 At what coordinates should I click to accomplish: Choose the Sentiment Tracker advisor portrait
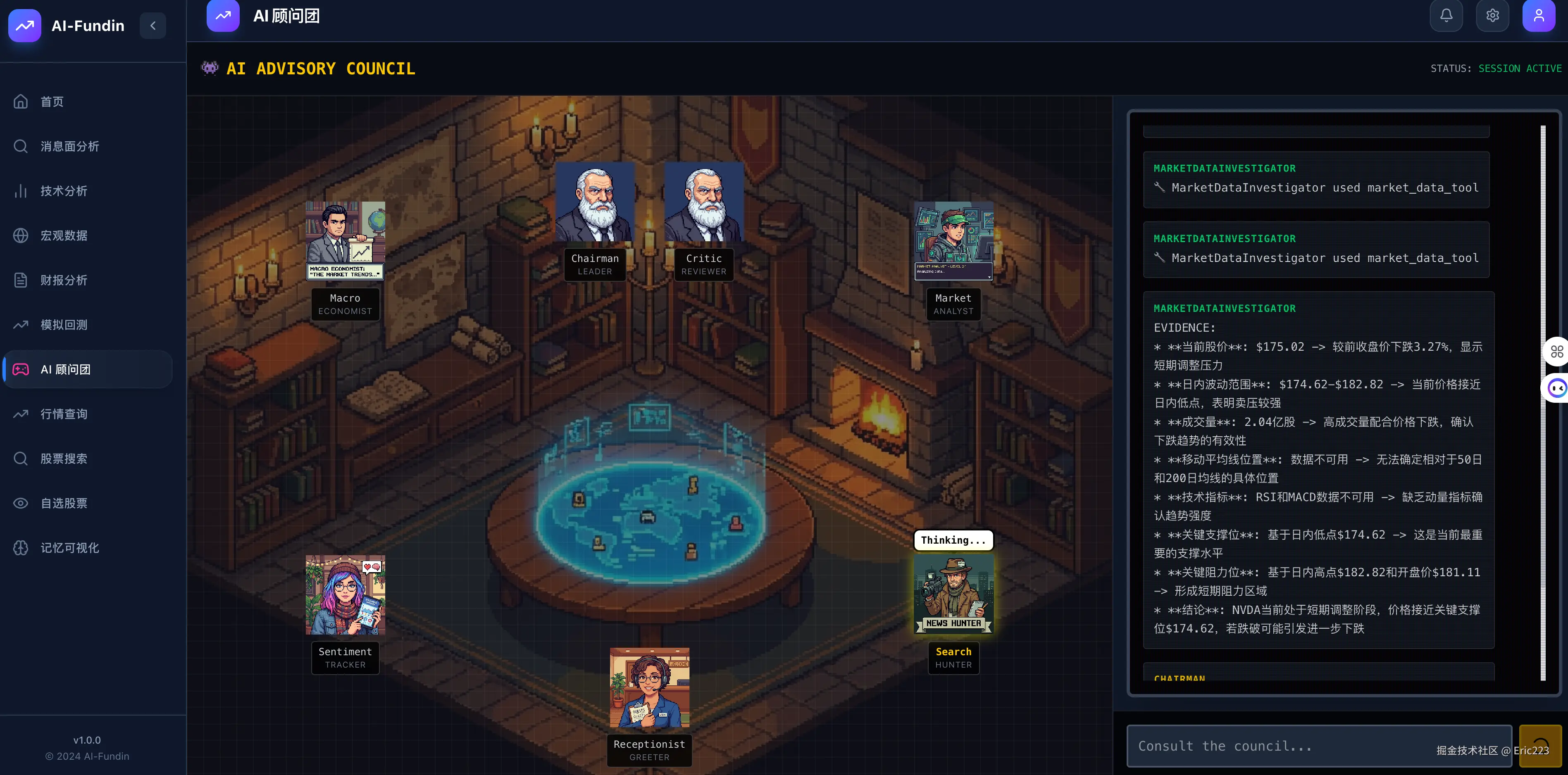(x=345, y=594)
